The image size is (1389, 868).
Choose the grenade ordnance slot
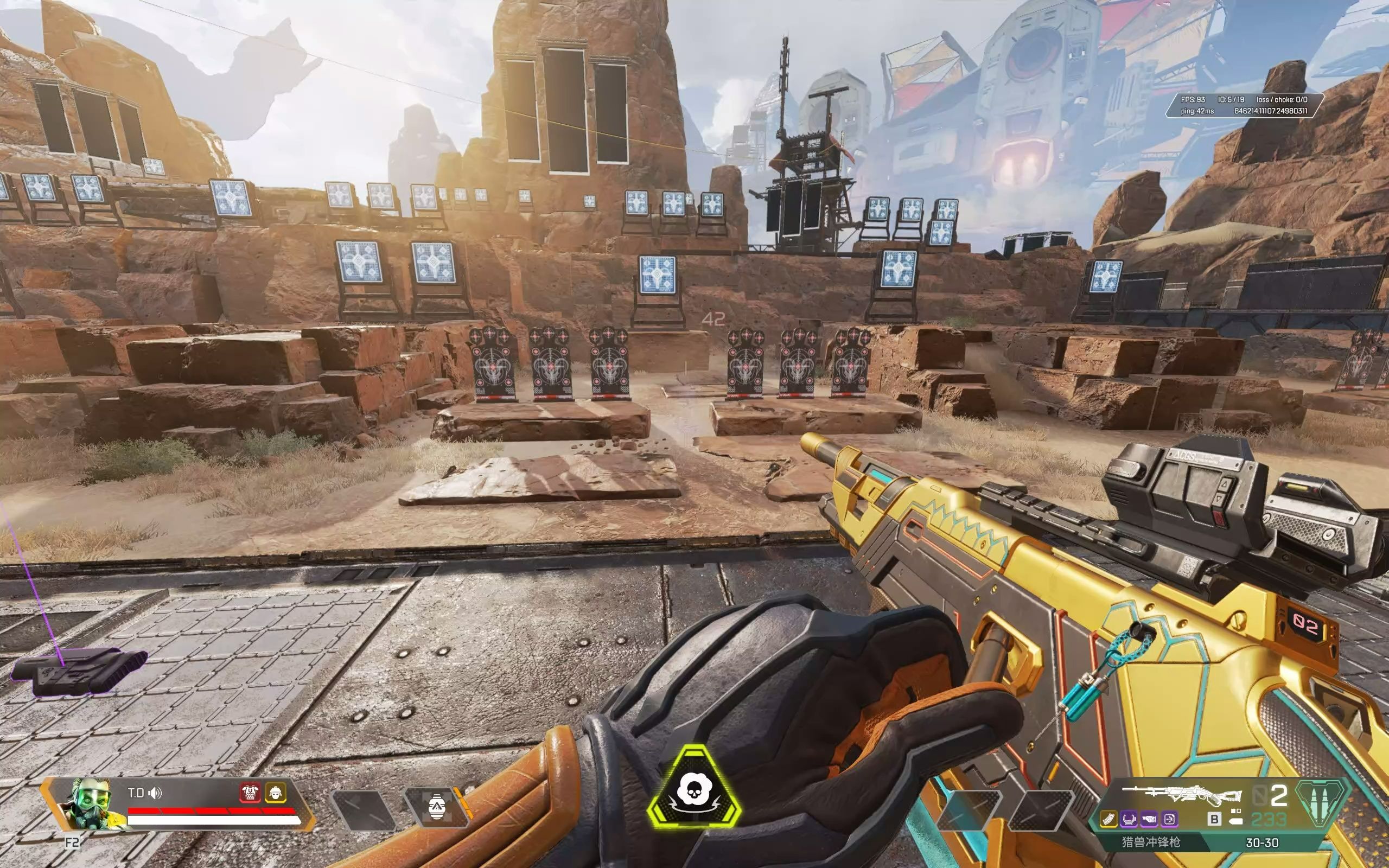coord(436,807)
